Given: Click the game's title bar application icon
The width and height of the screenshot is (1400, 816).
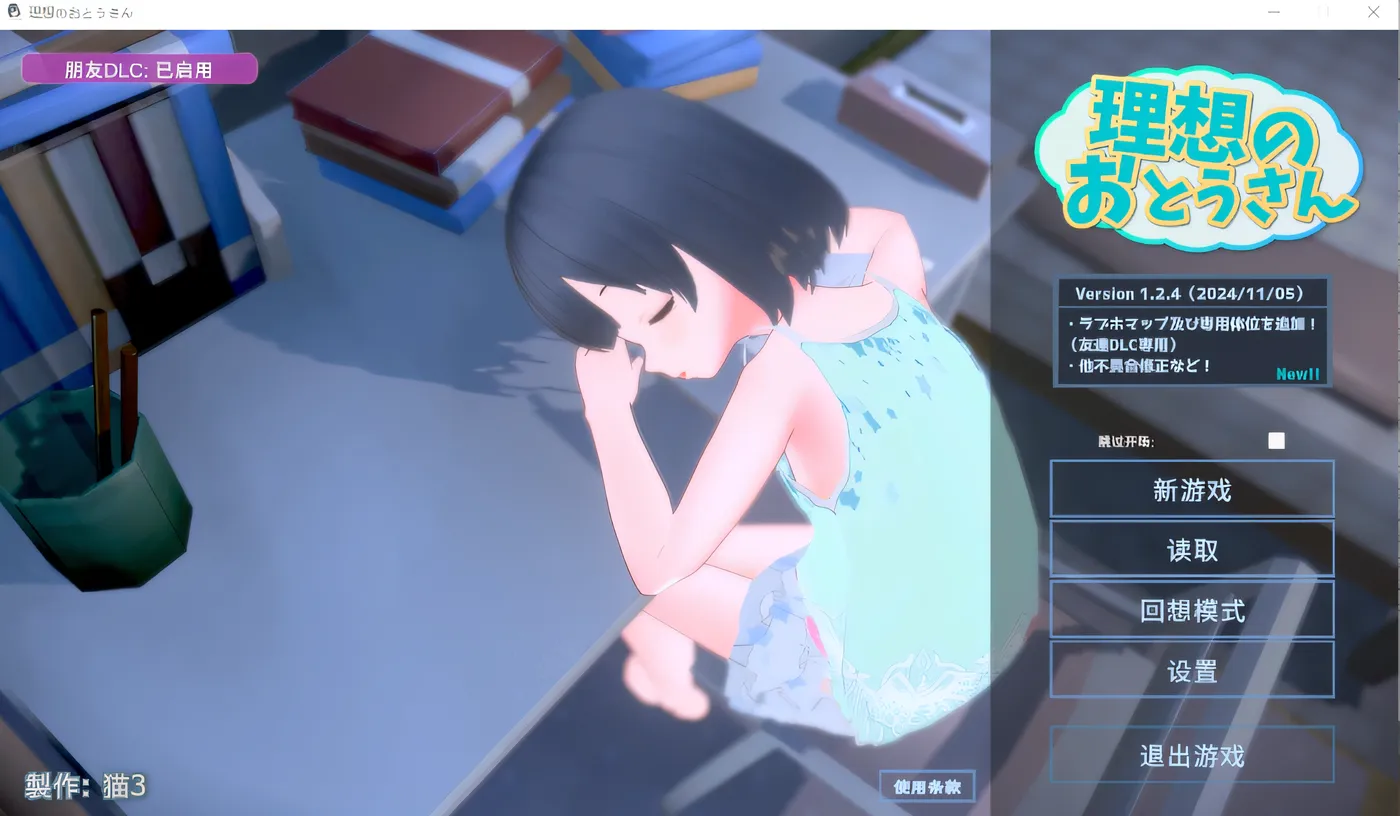Looking at the screenshot, I should 15,12.
